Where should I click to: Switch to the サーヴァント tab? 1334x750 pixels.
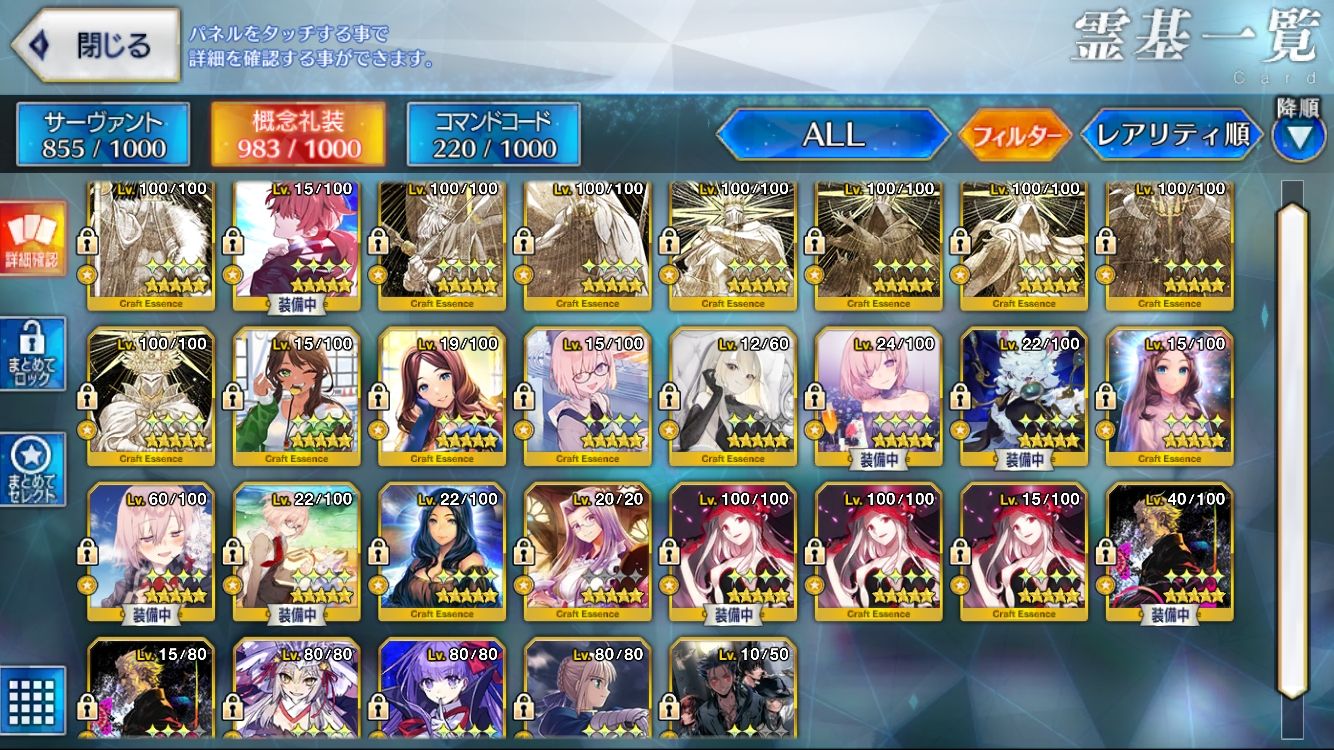click(103, 134)
